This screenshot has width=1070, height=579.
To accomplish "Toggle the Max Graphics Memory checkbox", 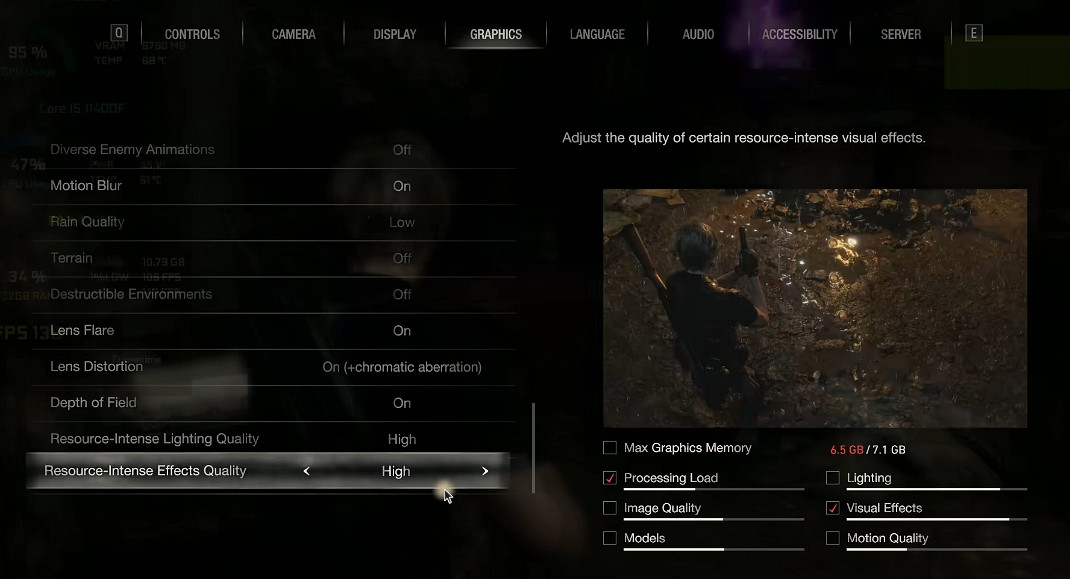I will pyautogui.click(x=610, y=448).
